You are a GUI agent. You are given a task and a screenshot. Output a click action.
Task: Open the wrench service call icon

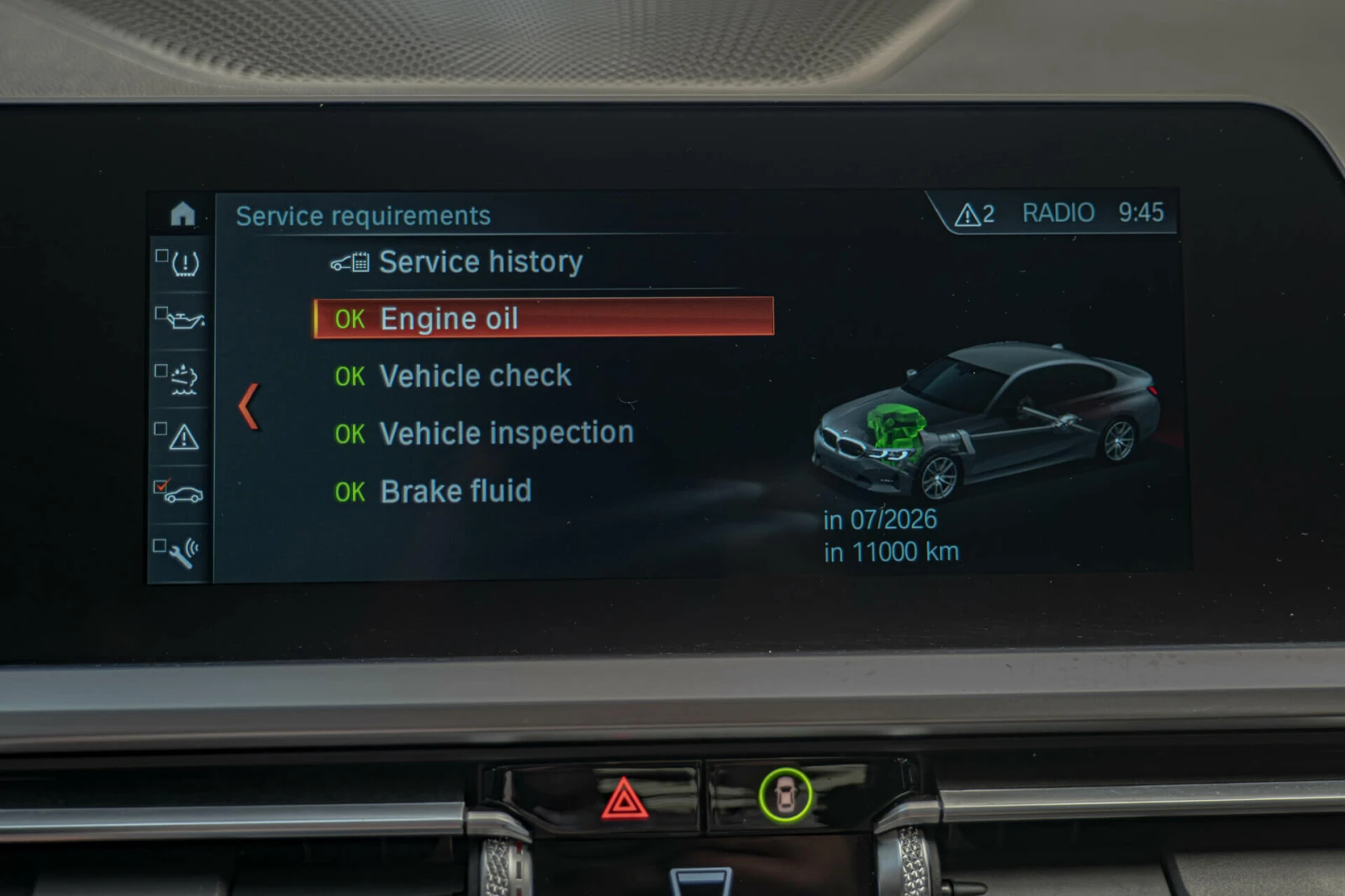tap(183, 551)
